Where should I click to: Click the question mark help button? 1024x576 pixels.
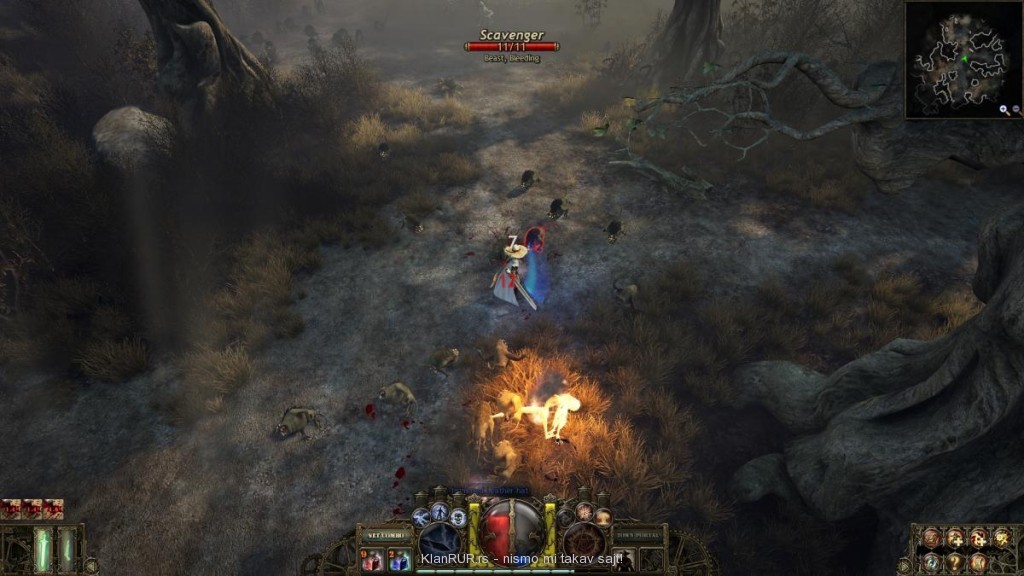point(955,561)
